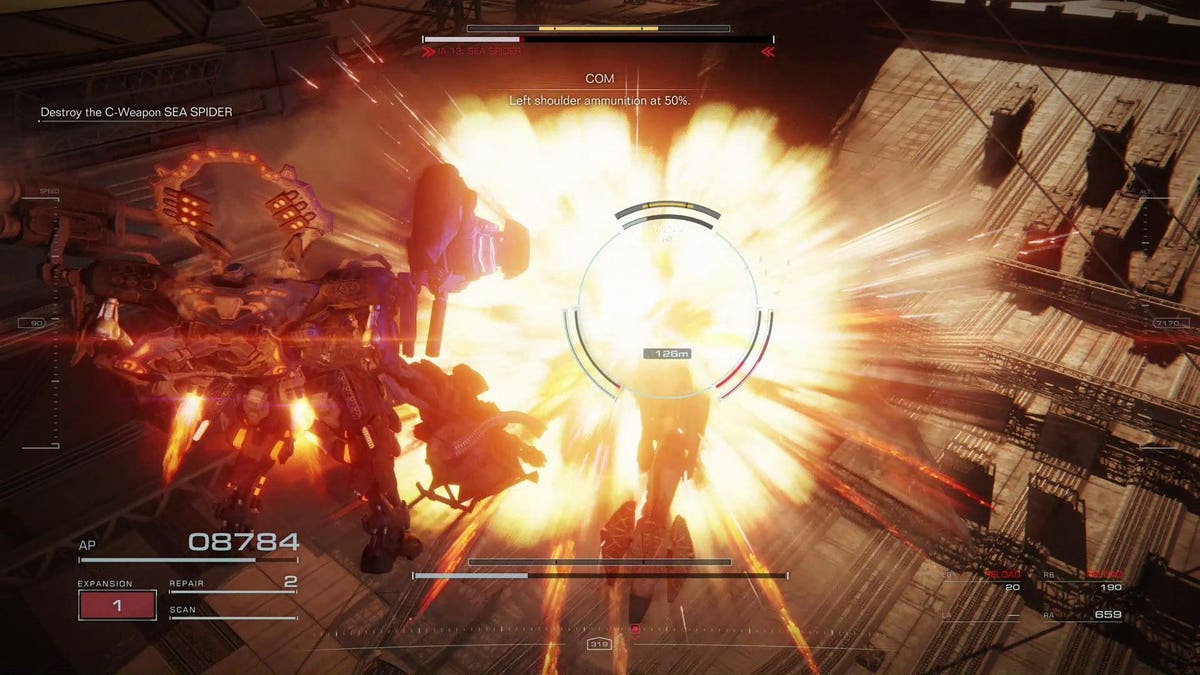Select the SEA SPIDER objective tracker
This screenshot has height=675, width=1200.
pyautogui.click(x=136, y=113)
